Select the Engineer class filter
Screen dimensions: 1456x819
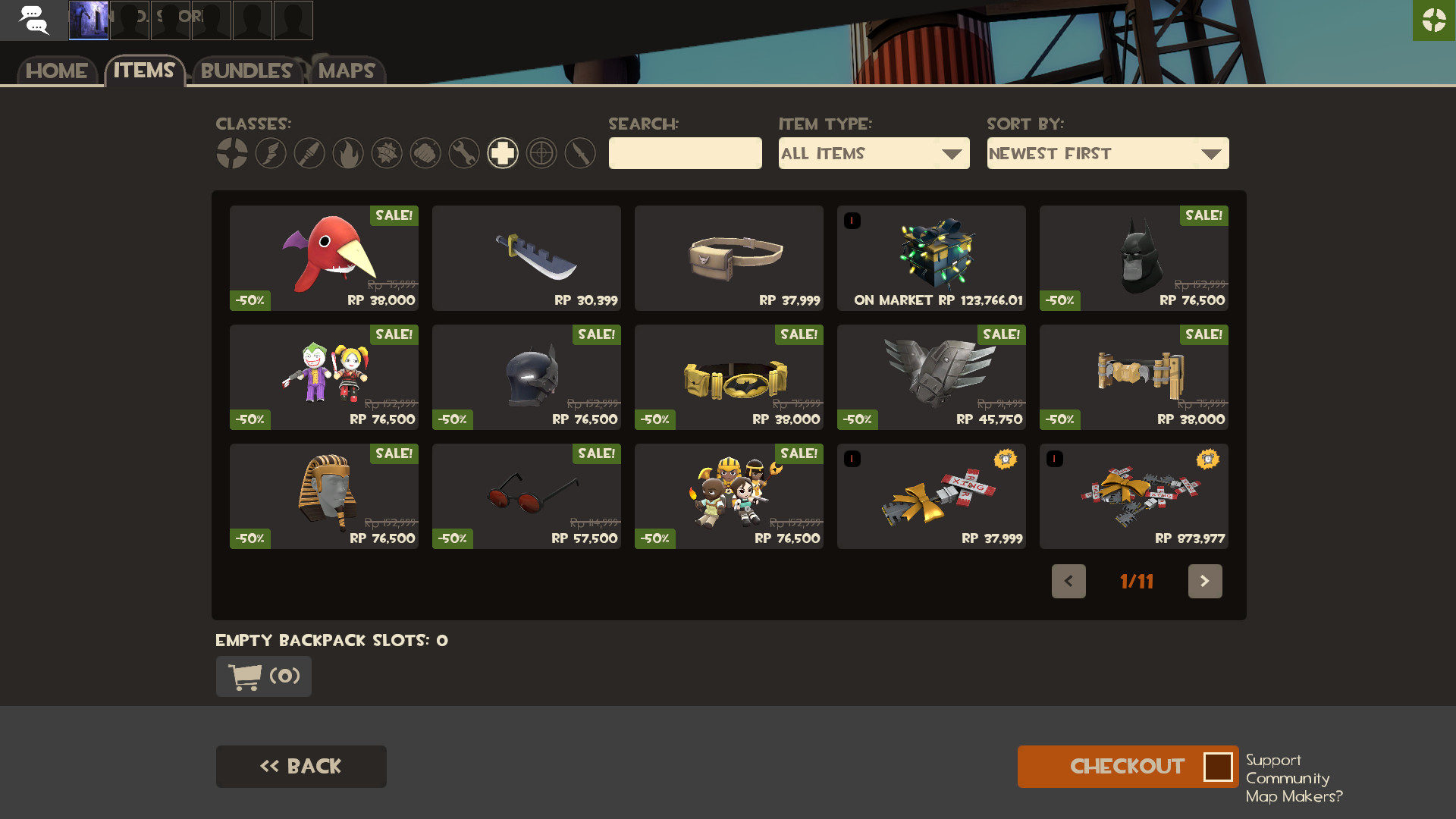pyautogui.click(x=464, y=152)
